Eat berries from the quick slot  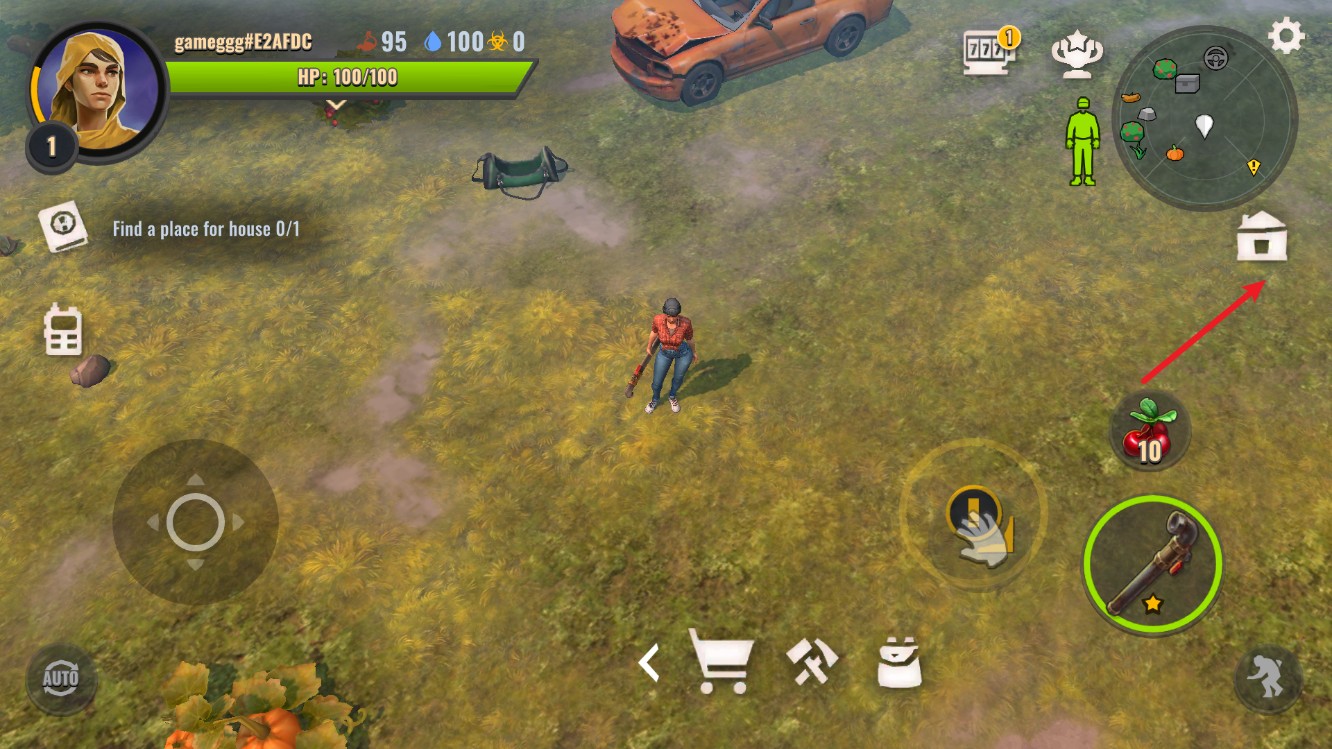coord(1149,430)
